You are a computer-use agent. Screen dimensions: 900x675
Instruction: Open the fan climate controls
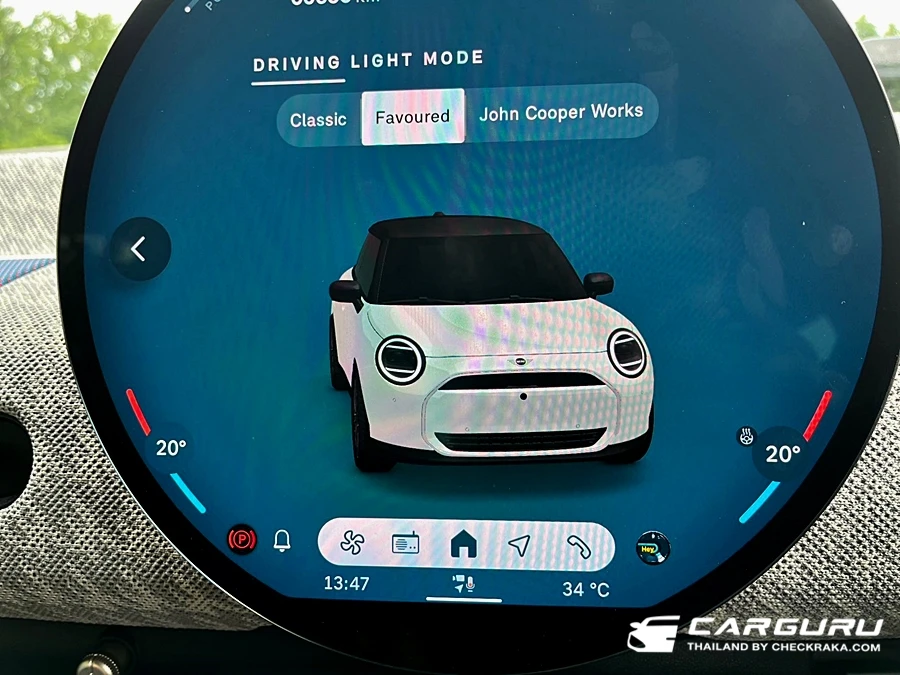coord(350,544)
